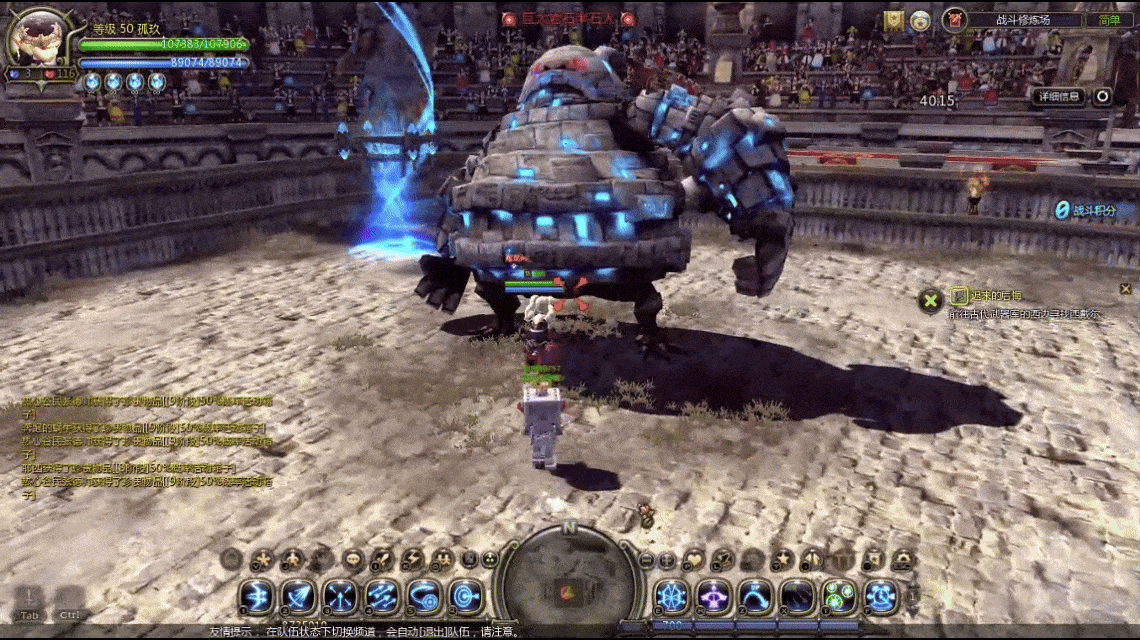1140x640 pixels.
Task: Open the round gold medal icon
Action: point(921,20)
